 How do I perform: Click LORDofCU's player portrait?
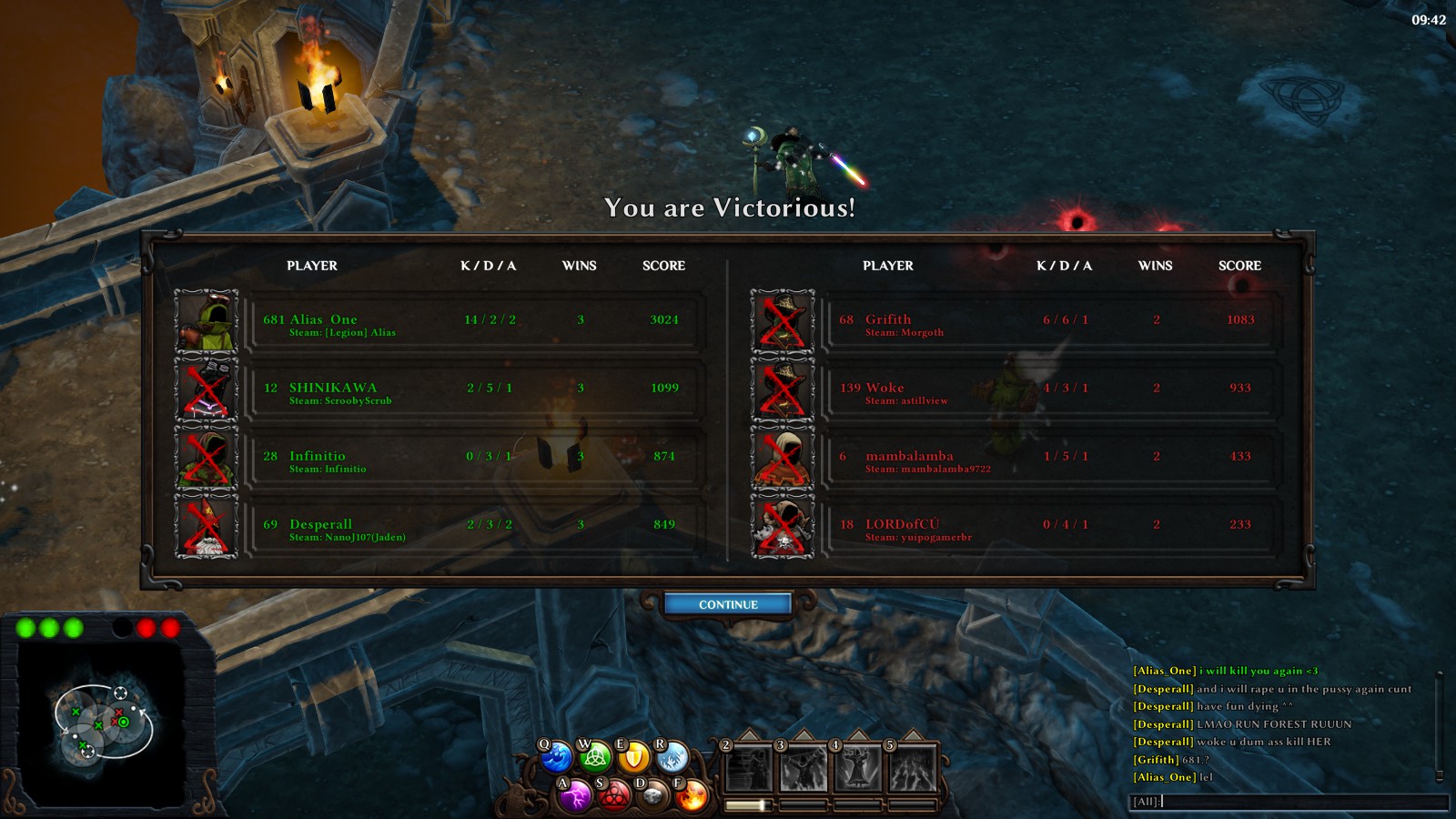coord(783,525)
